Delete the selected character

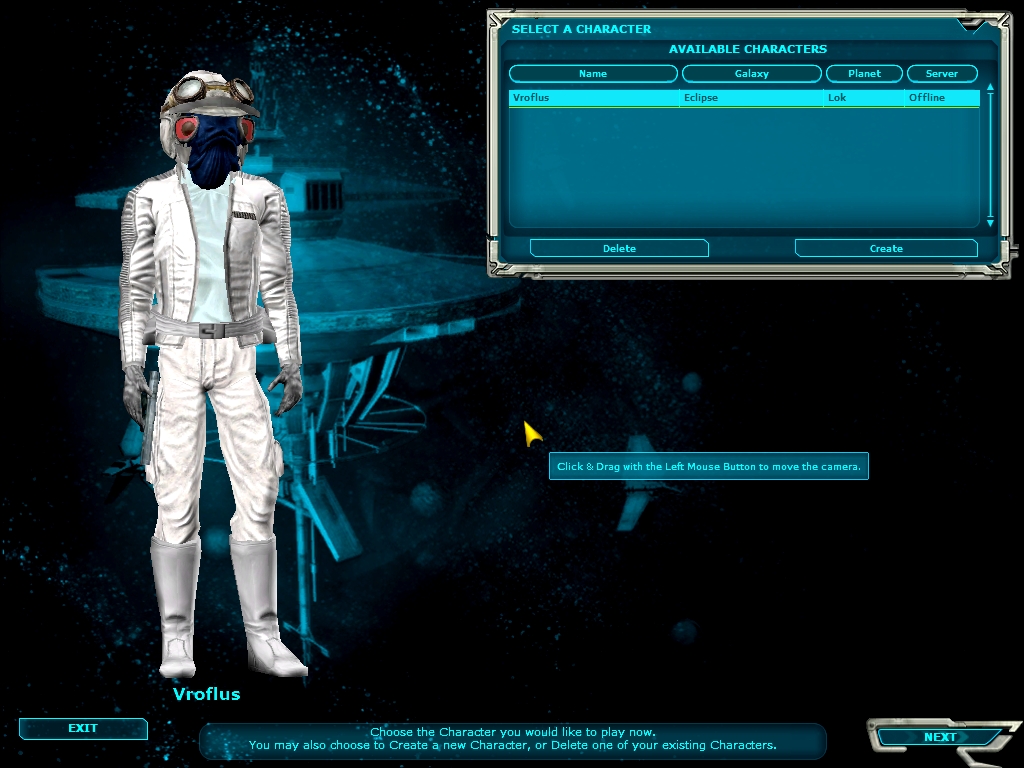pos(619,248)
